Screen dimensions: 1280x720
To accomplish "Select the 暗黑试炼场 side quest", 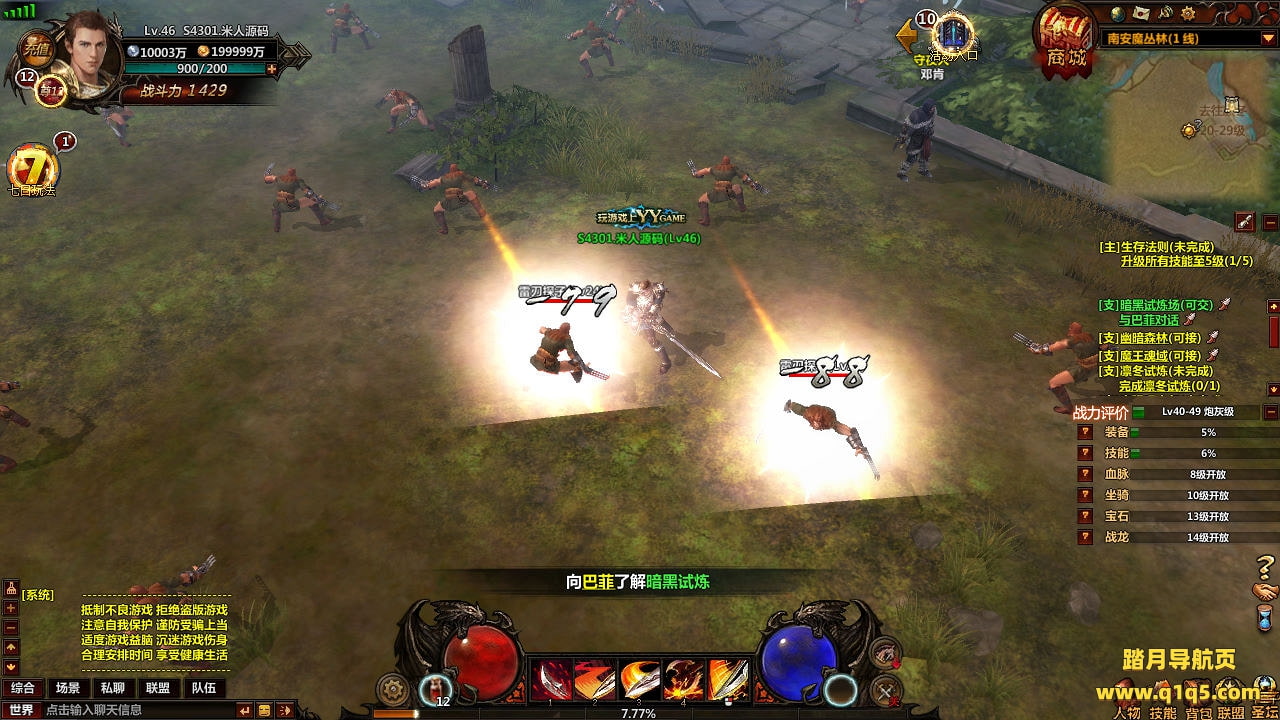I will [1155, 305].
